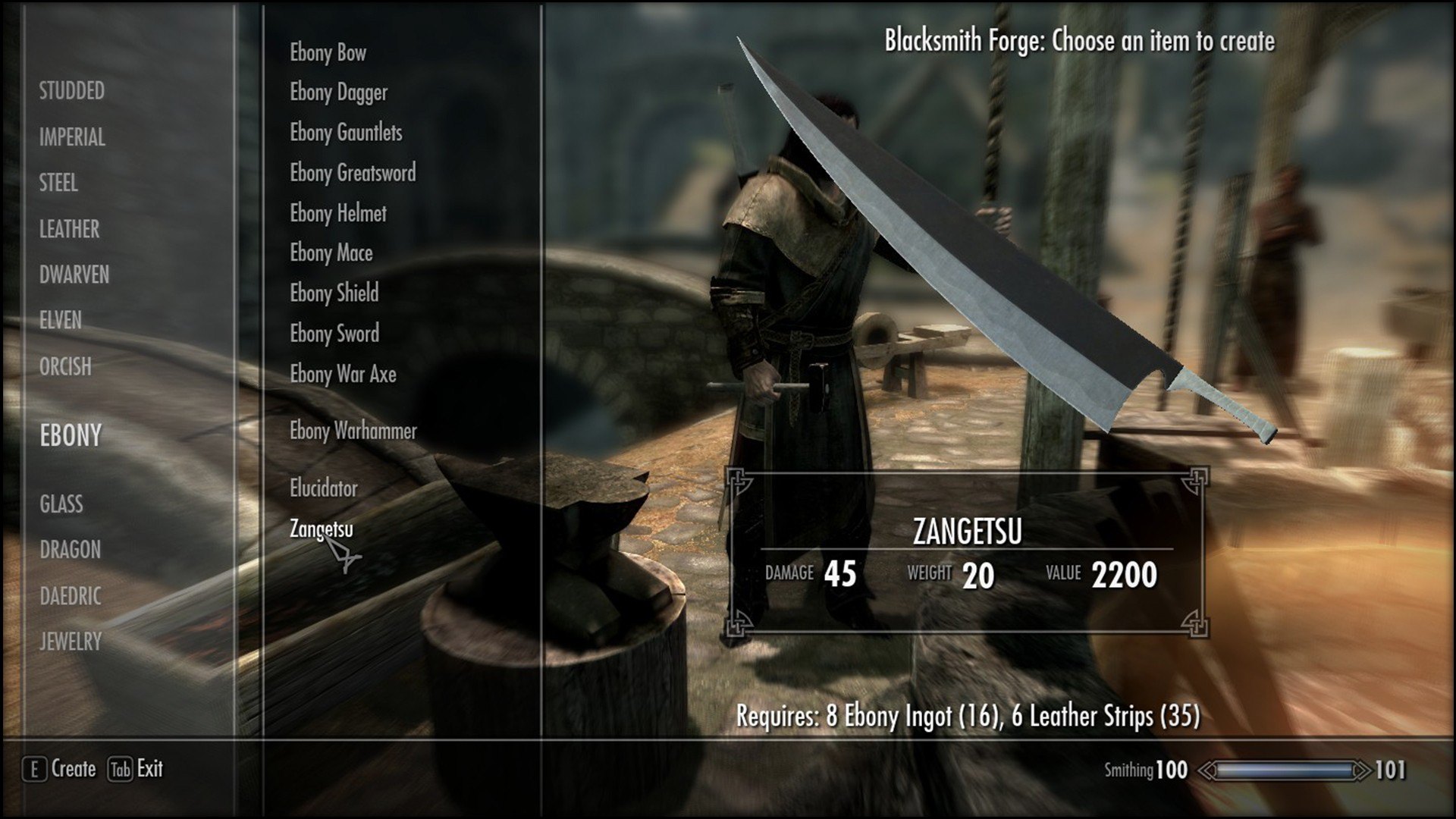The image size is (1456, 819).
Task: Select the Elucidator sword entry
Action: pos(323,488)
